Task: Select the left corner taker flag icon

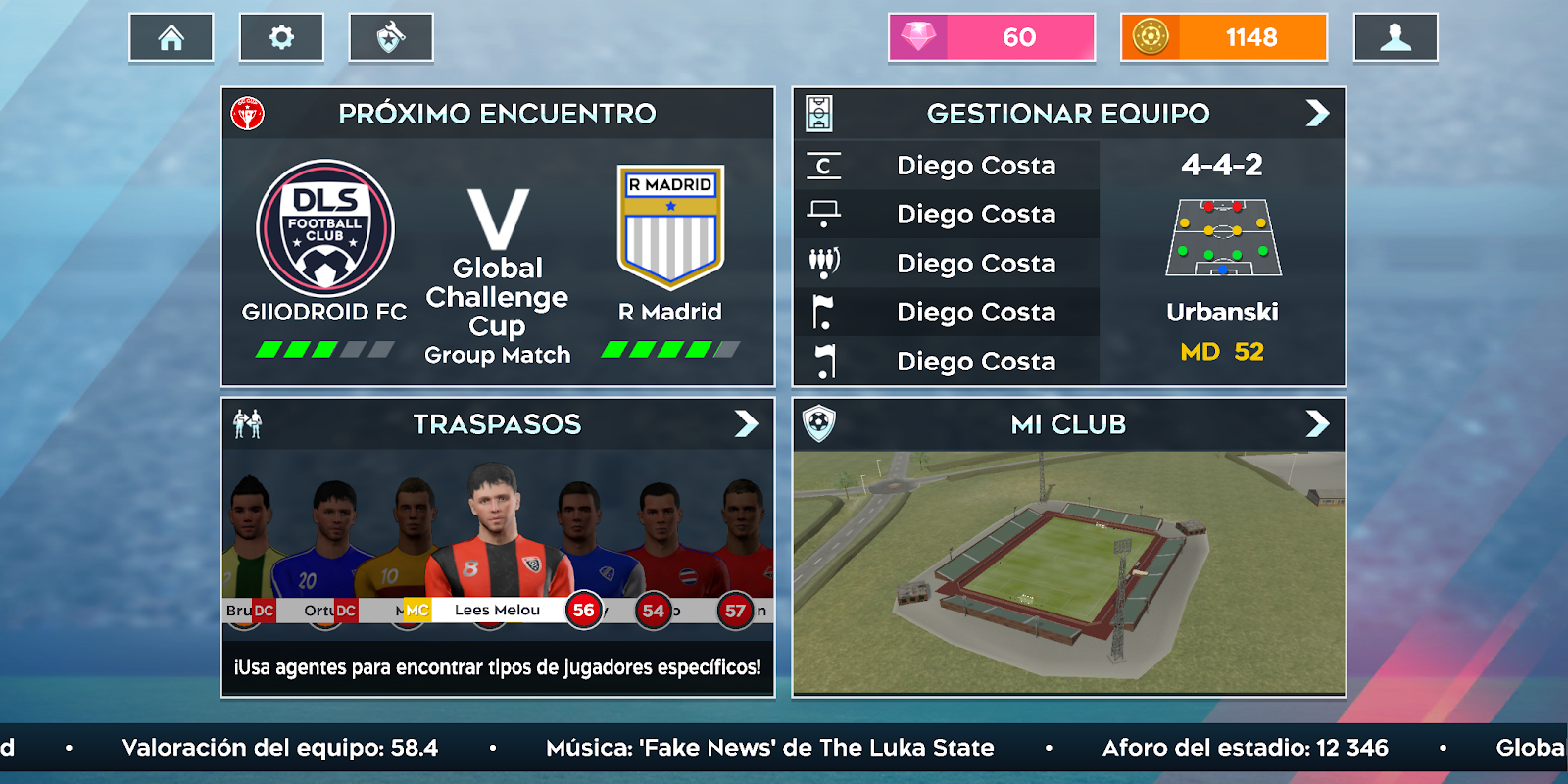Action: (824, 312)
